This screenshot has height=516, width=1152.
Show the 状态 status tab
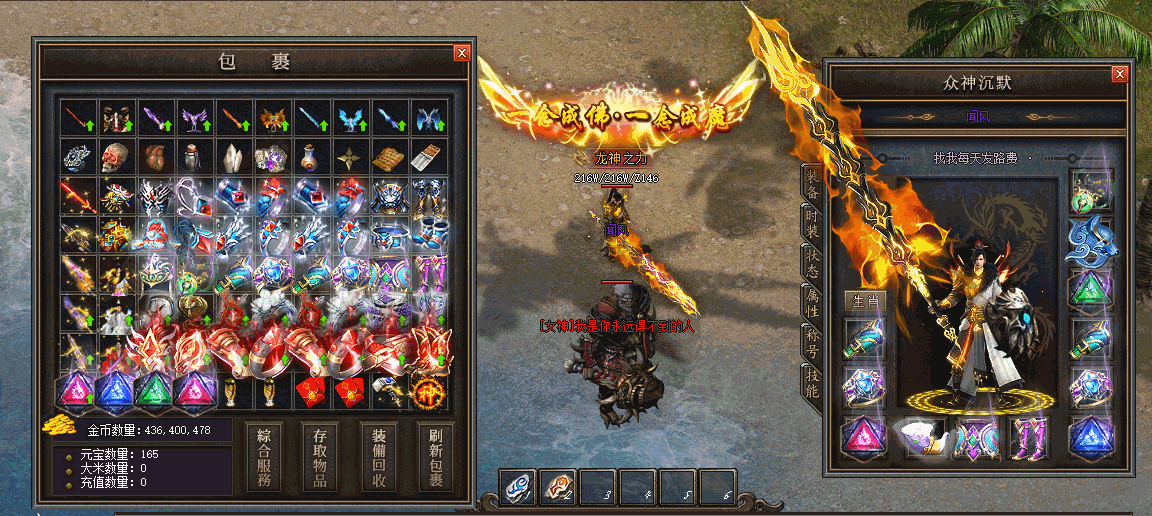[x=812, y=262]
